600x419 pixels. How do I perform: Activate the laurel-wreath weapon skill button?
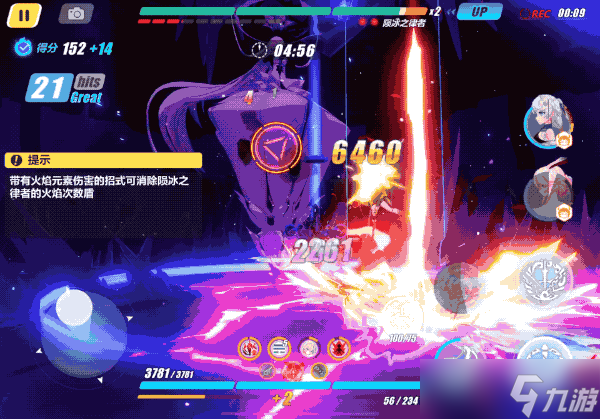(x=544, y=279)
